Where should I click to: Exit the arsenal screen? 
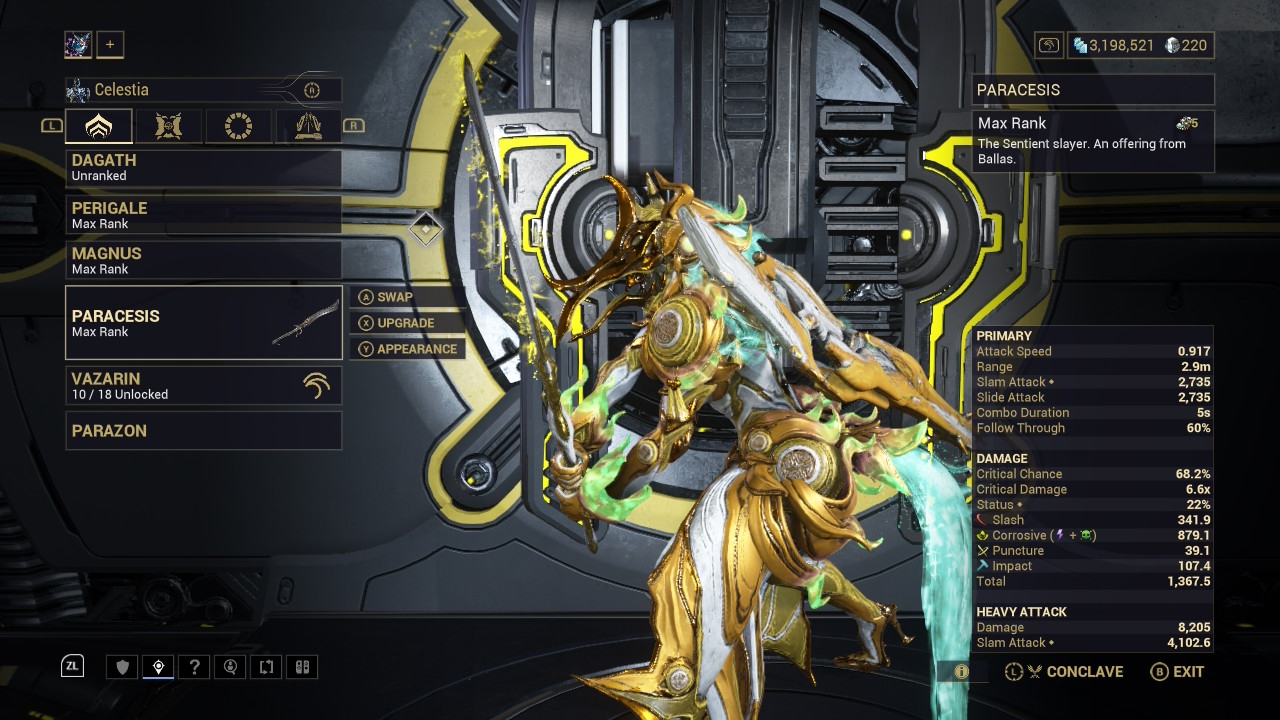(1178, 672)
